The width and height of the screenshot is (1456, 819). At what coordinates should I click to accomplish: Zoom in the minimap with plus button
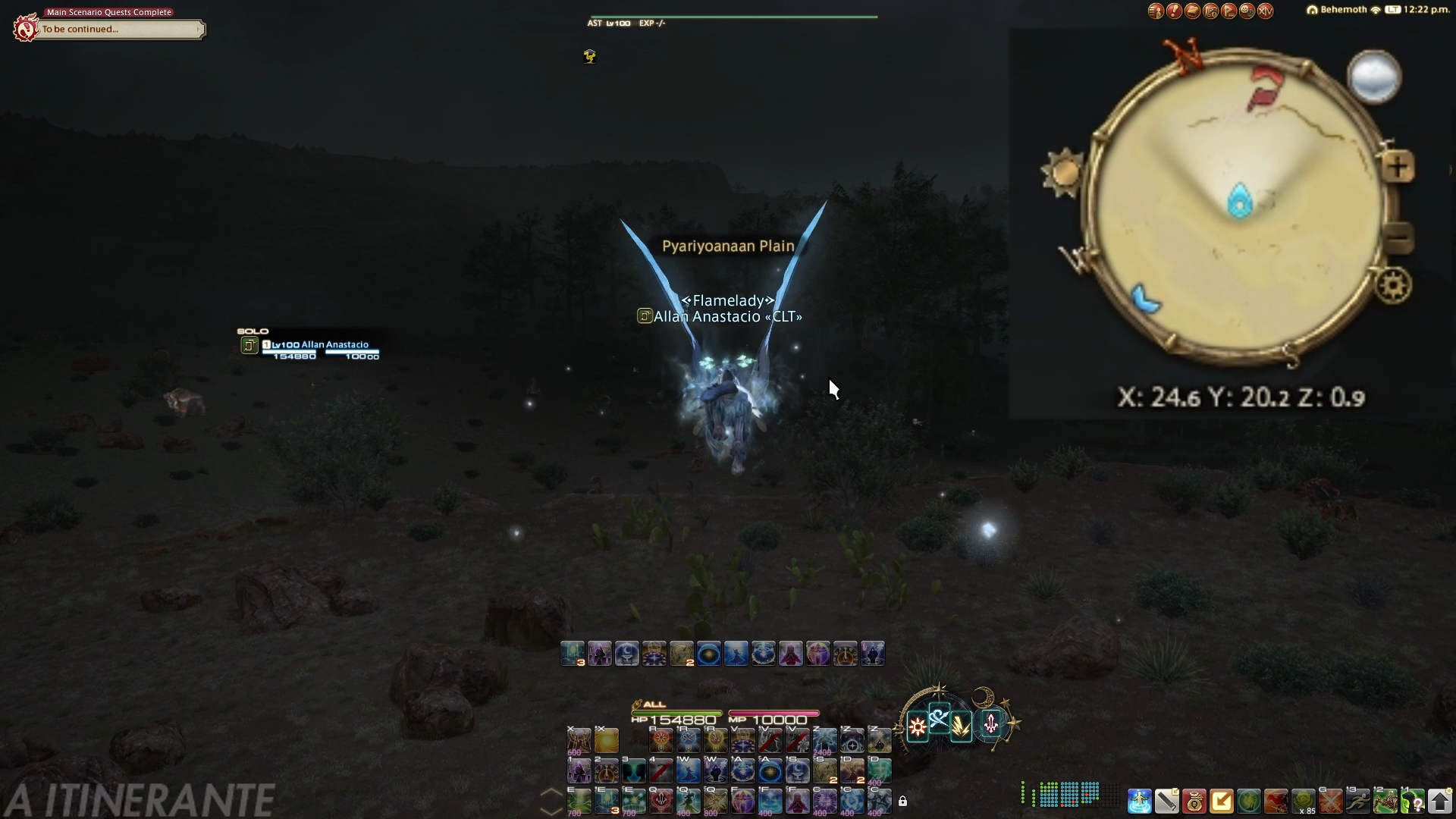tap(1399, 167)
